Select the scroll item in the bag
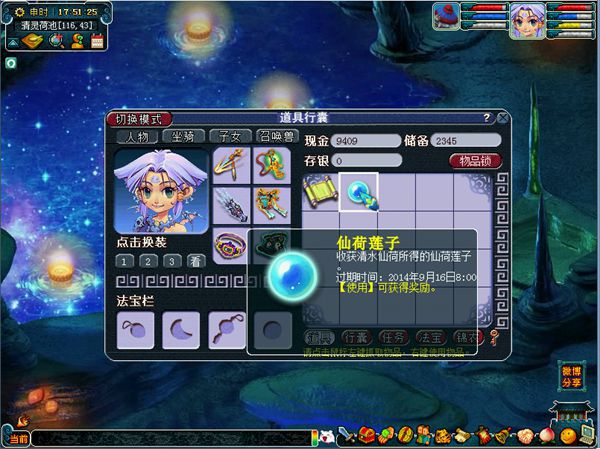This screenshot has height=449, width=600. click(x=321, y=191)
